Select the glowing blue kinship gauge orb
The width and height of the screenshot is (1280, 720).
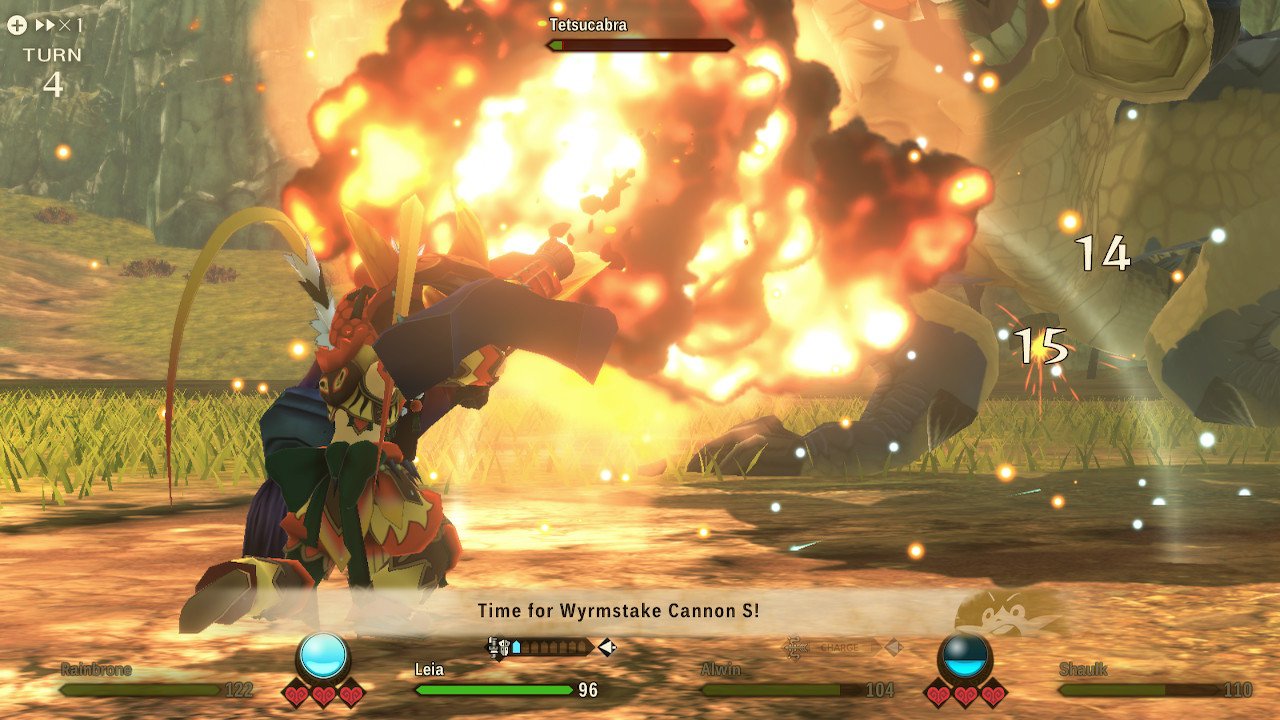tap(323, 657)
